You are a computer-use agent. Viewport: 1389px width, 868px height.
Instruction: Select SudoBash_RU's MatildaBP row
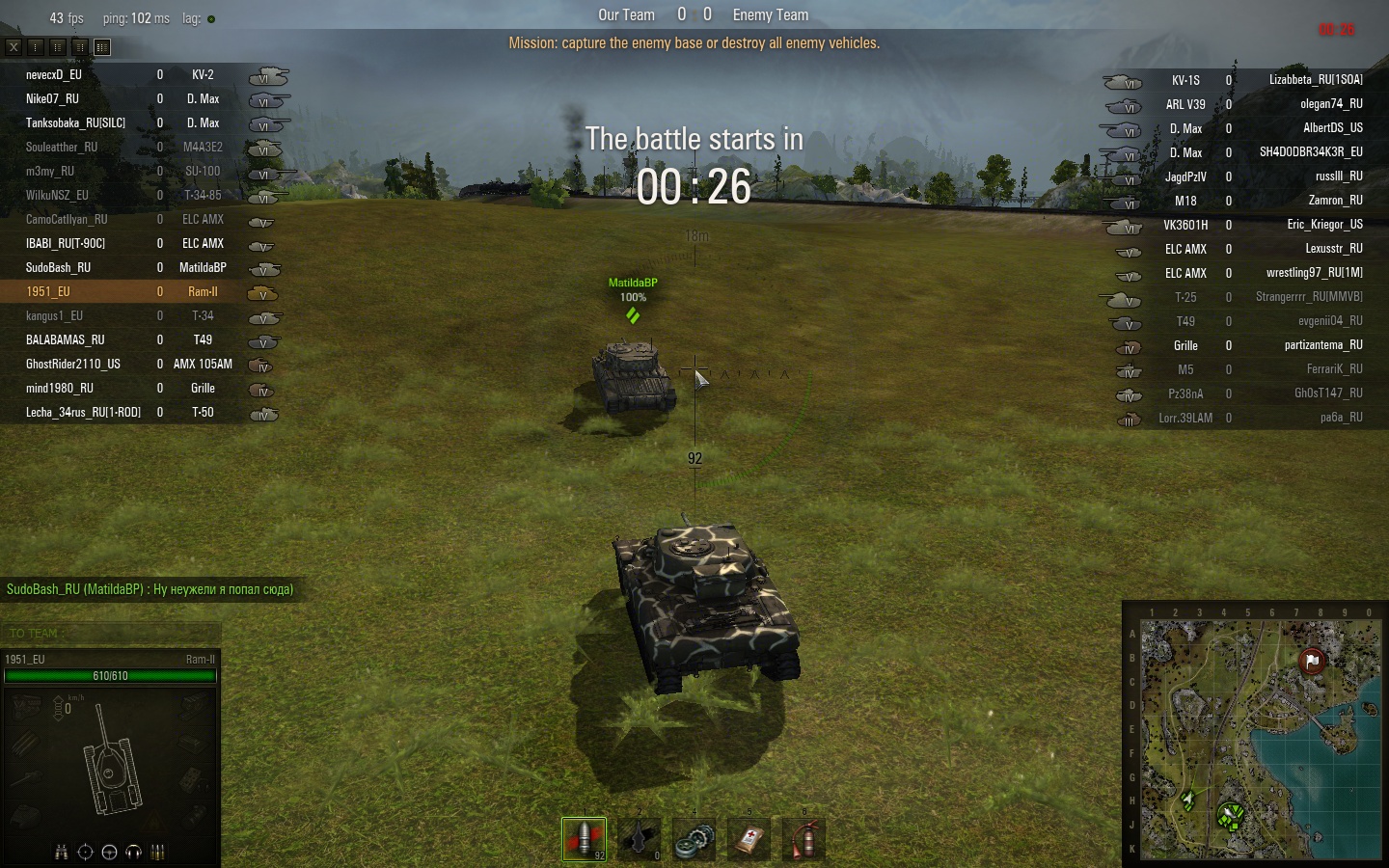point(145,267)
